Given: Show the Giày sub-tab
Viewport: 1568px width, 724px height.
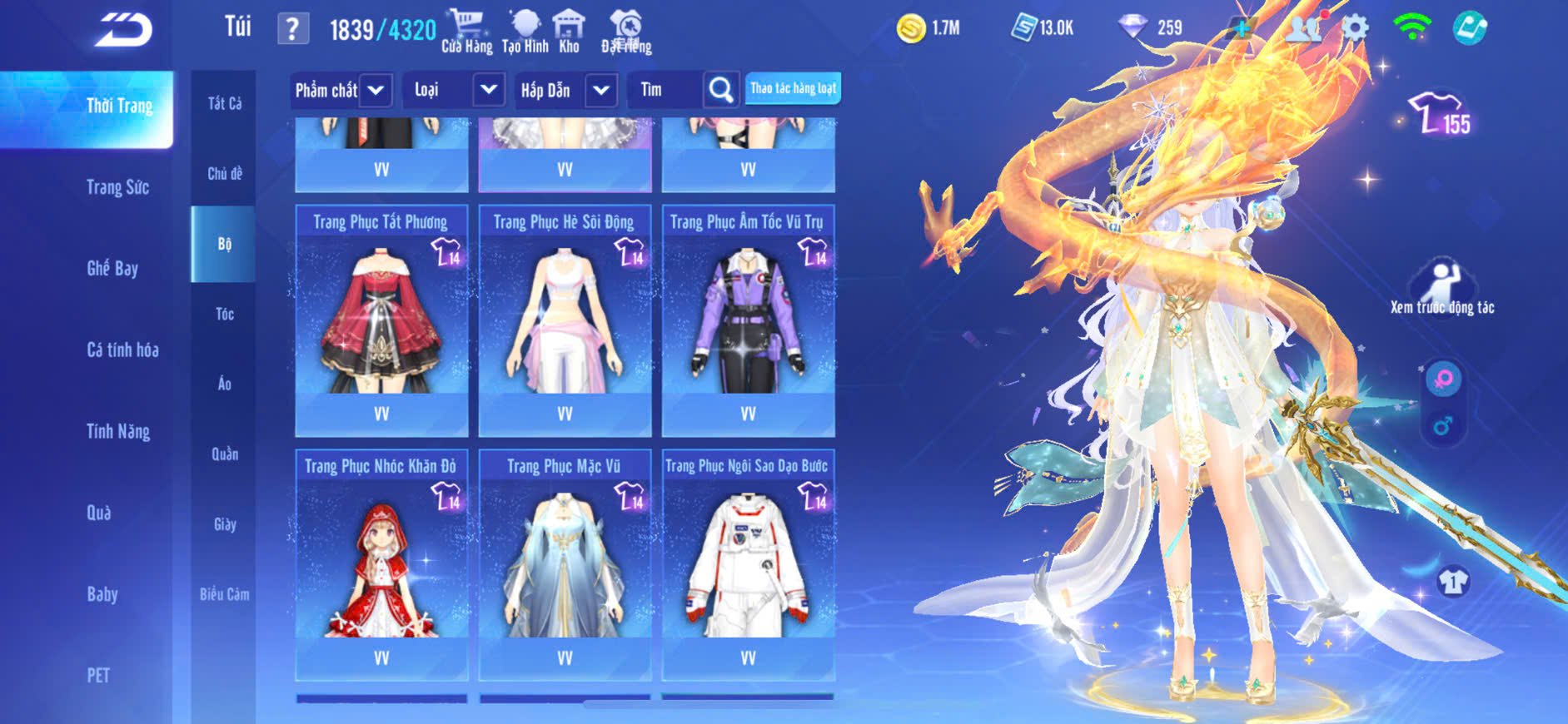Looking at the screenshot, I should [x=225, y=524].
